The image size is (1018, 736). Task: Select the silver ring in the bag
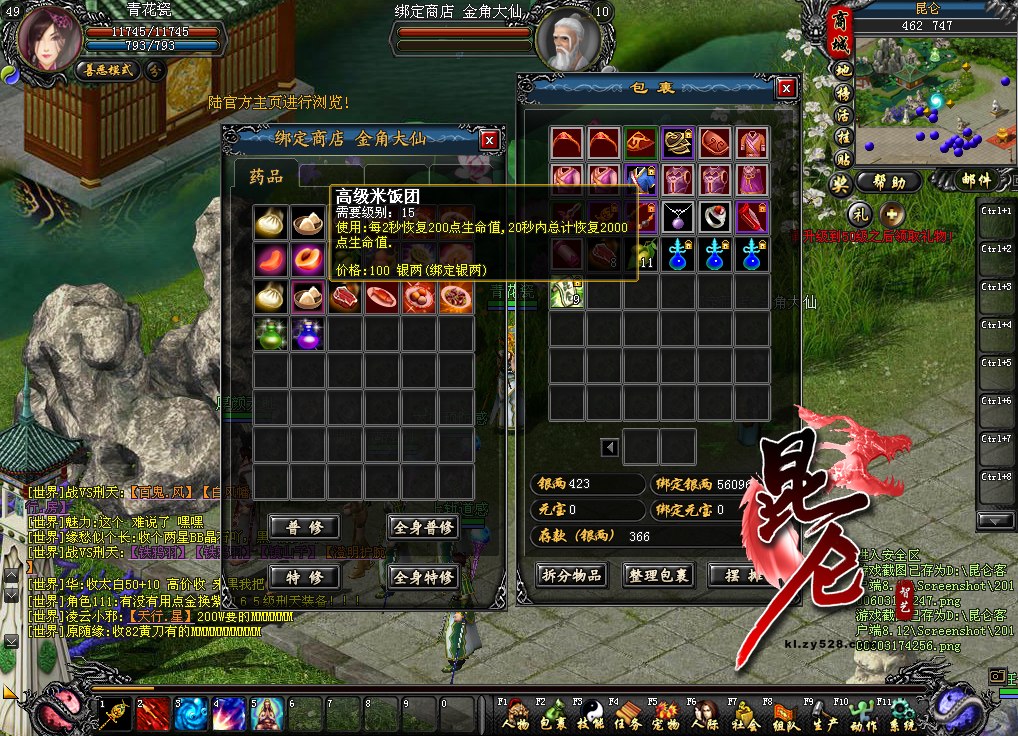tap(714, 217)
